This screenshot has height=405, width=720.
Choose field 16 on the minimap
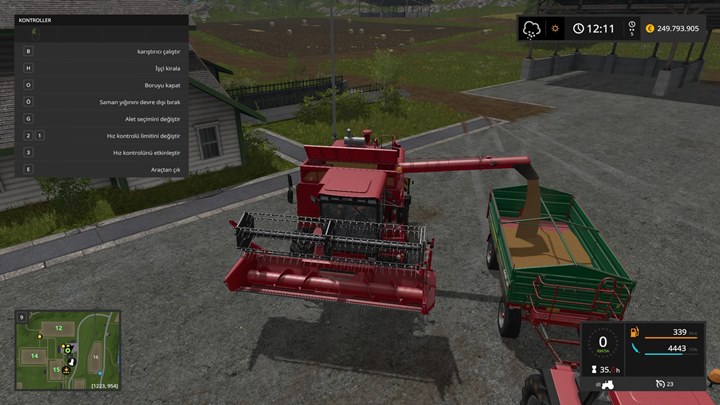[x=96, y=357]
